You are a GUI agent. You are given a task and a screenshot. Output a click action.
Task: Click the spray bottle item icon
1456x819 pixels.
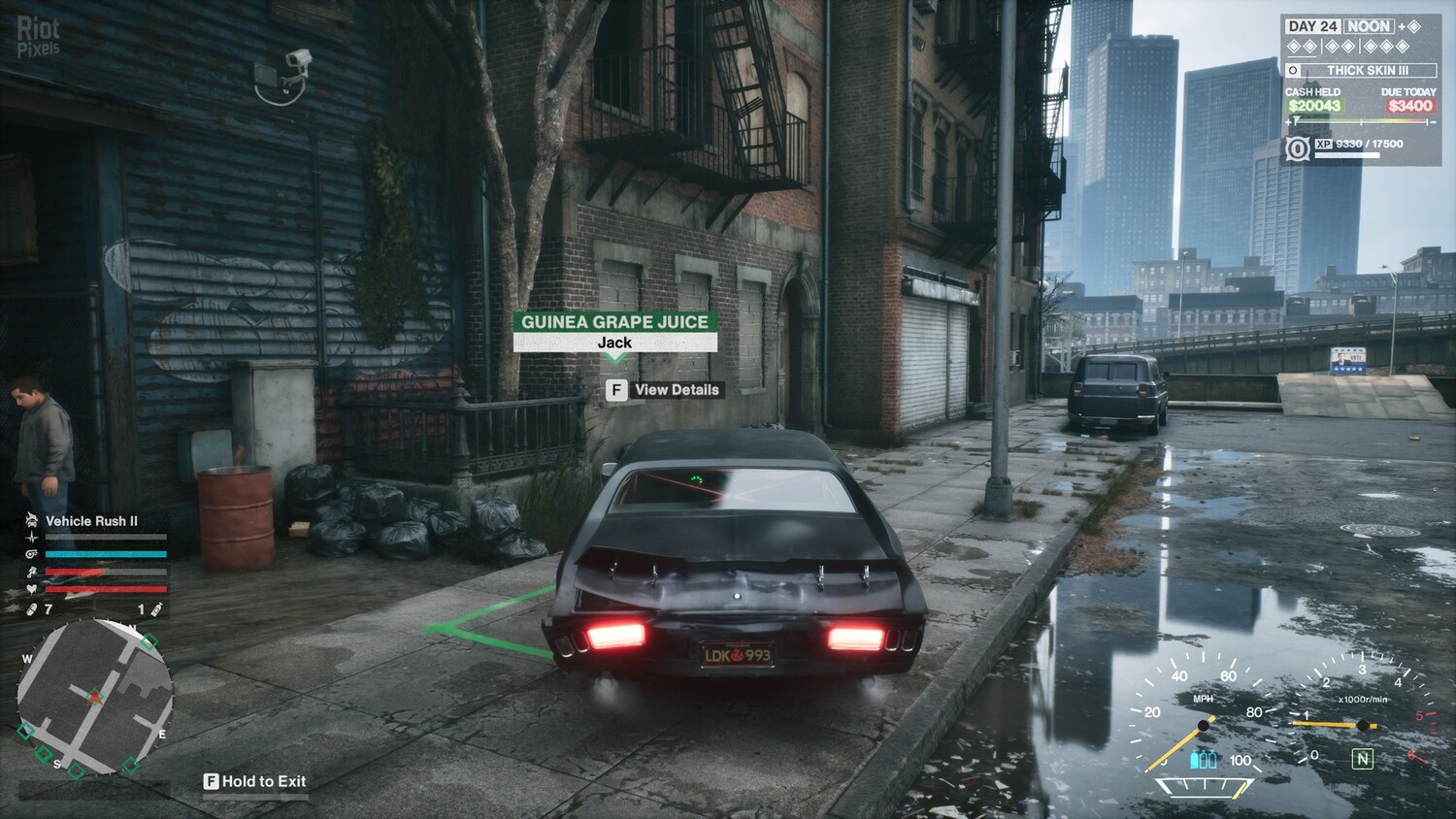coord(157,609)
